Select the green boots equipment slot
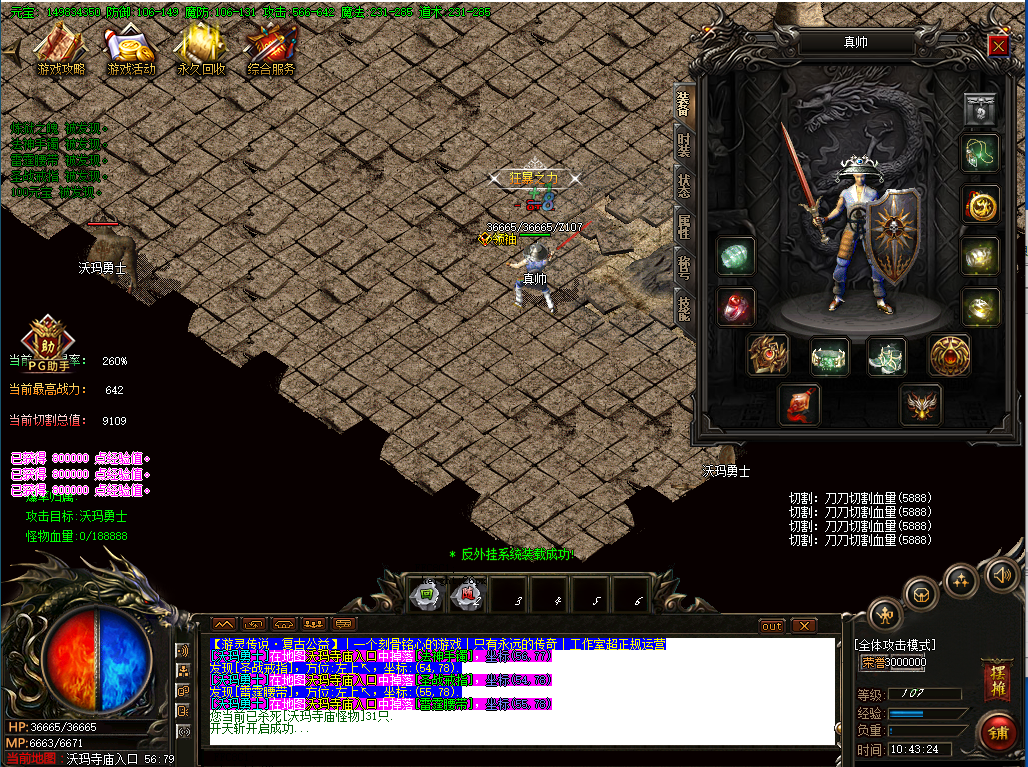Image resolution: width=1028 pixels, height=767 pixels. (887, 355)
